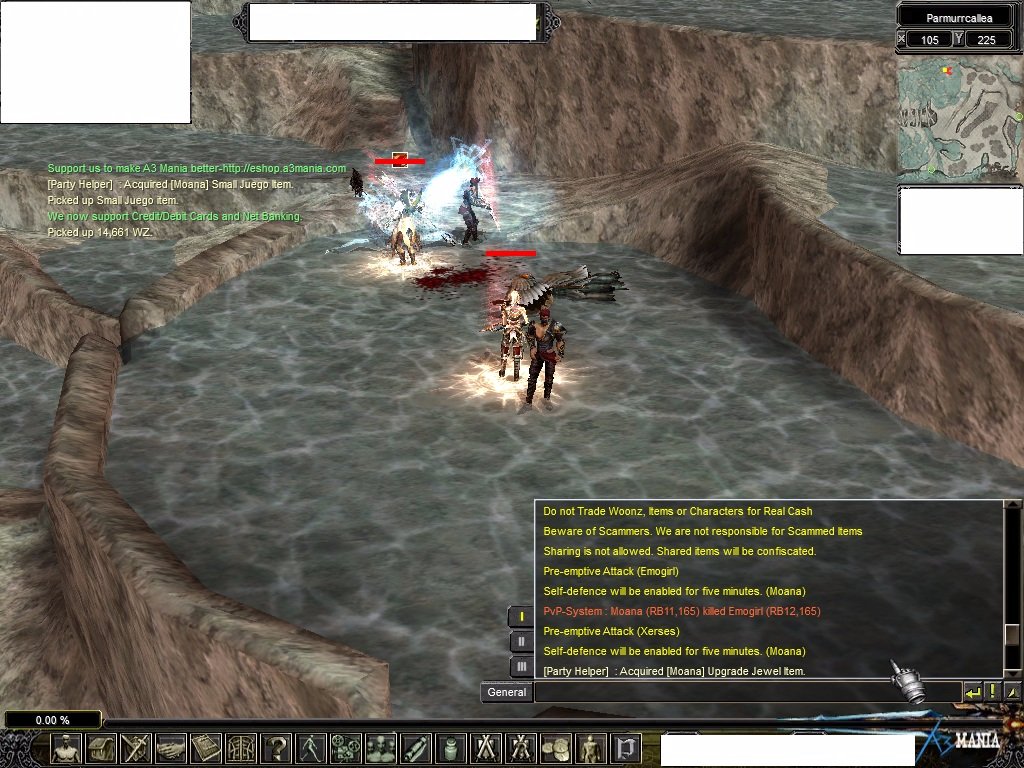
Task: Open the book icon in toolbar
Action: click(x=206, y=748)
